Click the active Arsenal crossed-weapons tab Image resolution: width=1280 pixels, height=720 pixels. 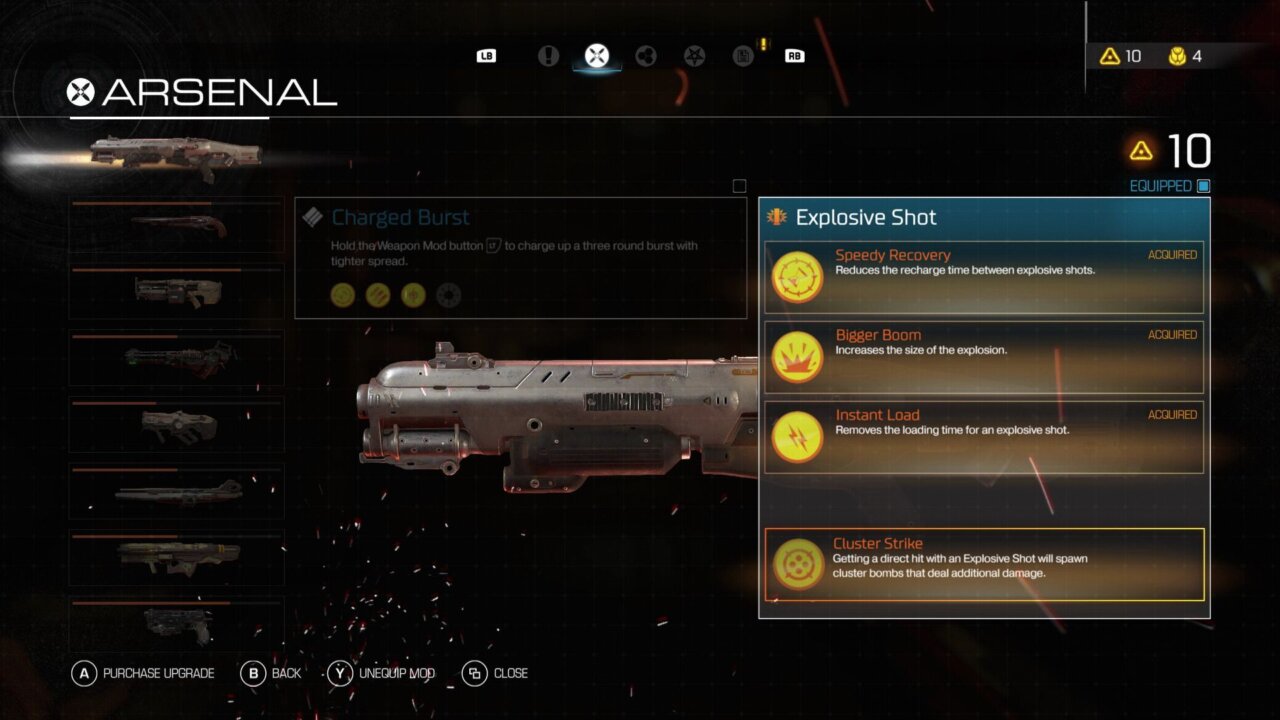pyautogui.click(x=597, y=56)
